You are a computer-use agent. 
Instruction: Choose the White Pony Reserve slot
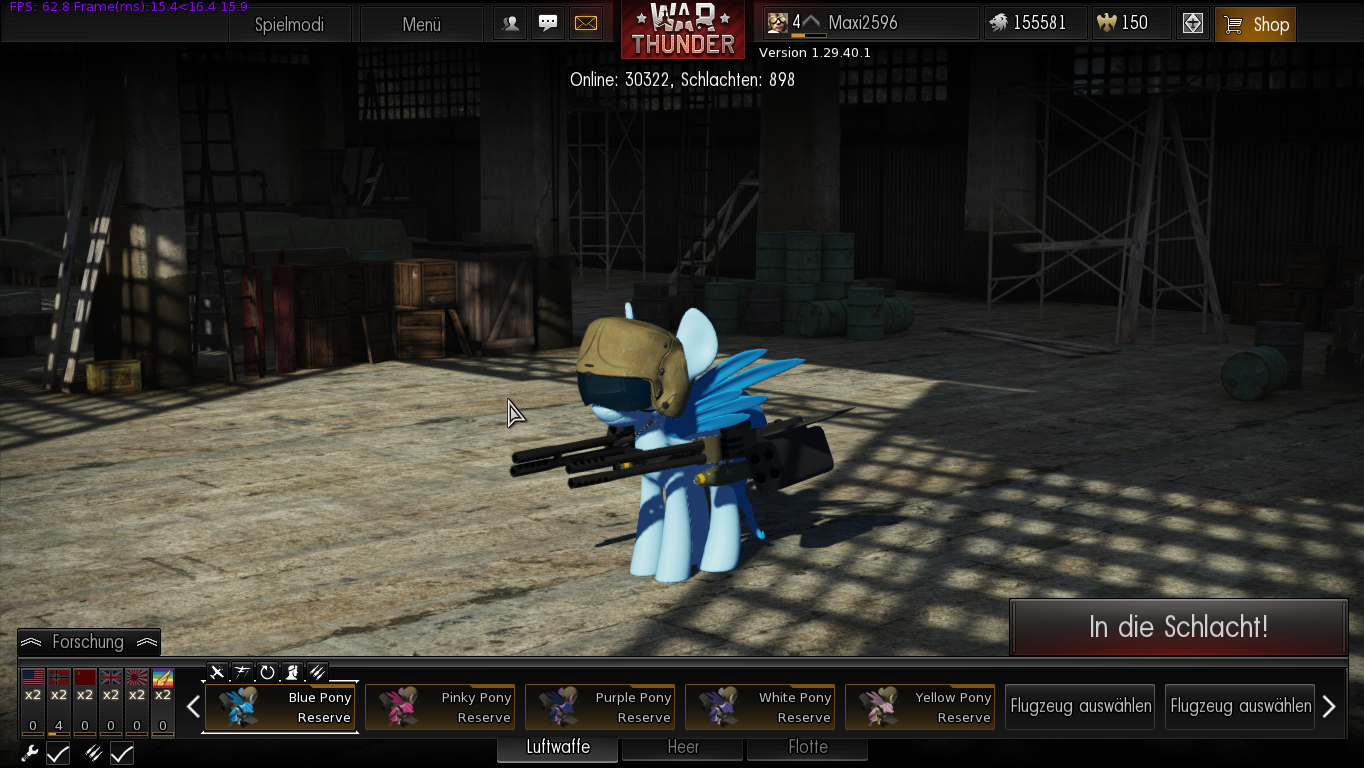[760, 707]
